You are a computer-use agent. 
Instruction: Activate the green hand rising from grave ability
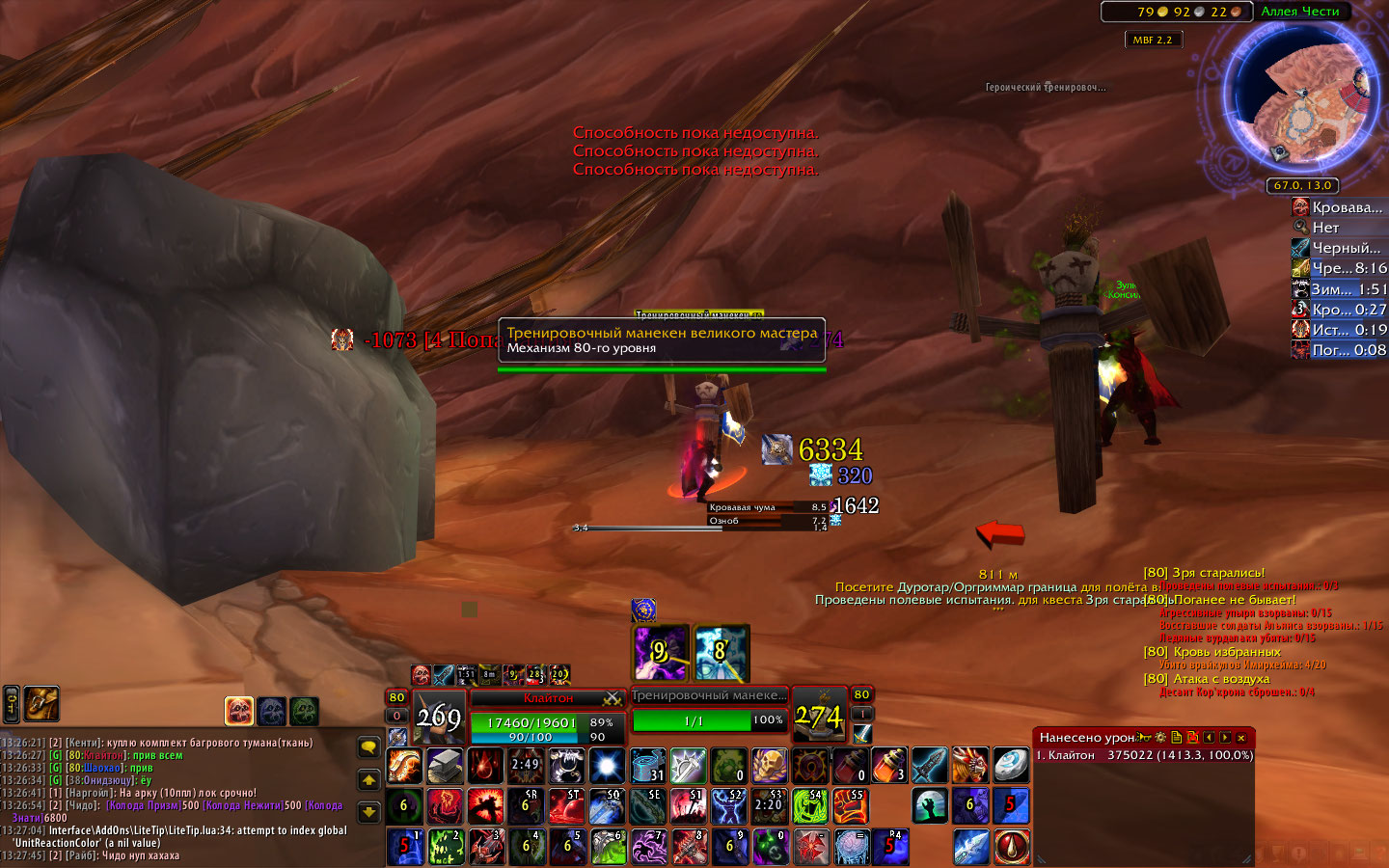930,806
